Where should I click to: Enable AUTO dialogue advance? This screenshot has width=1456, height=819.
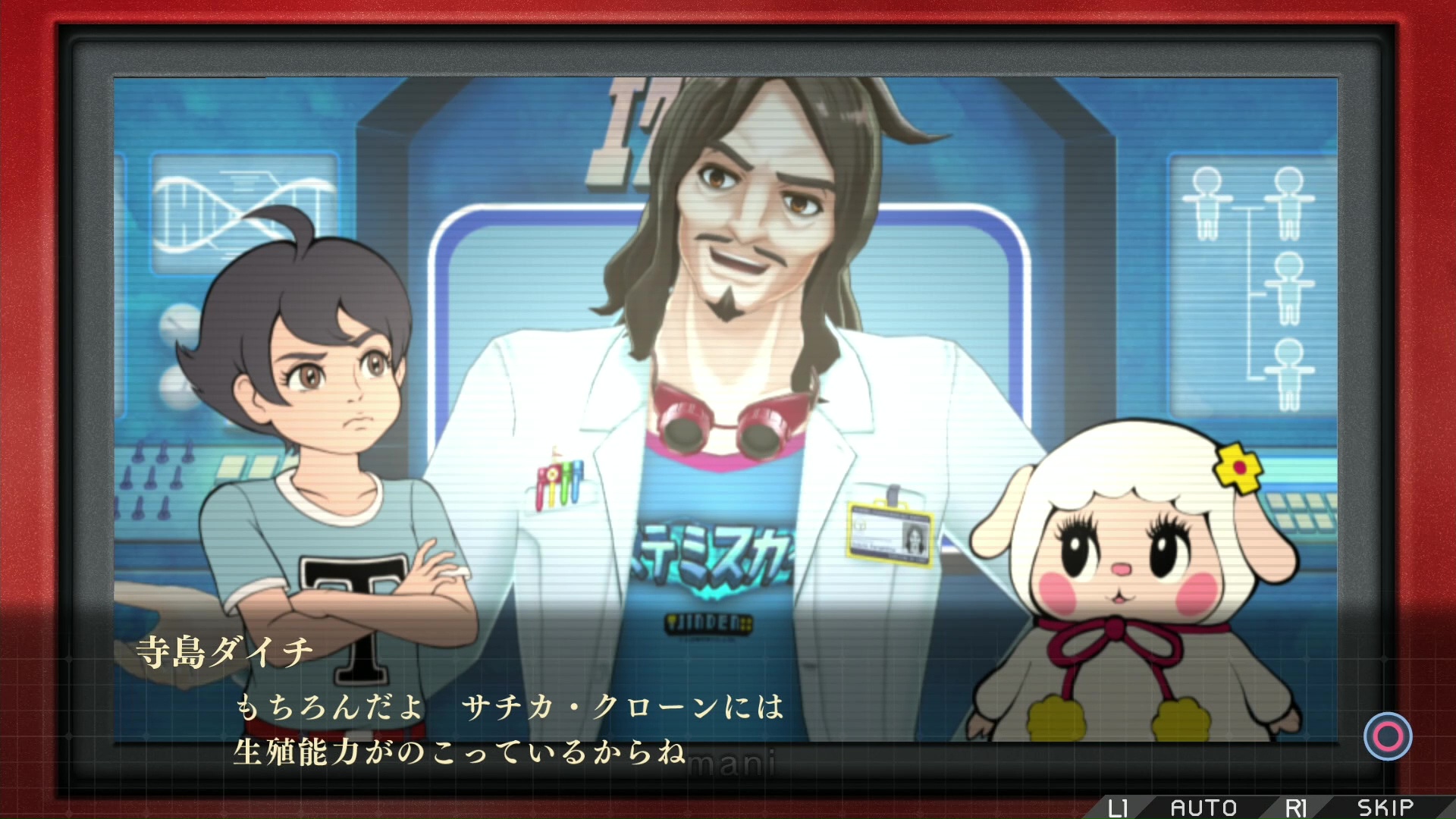click(1203, 808)
